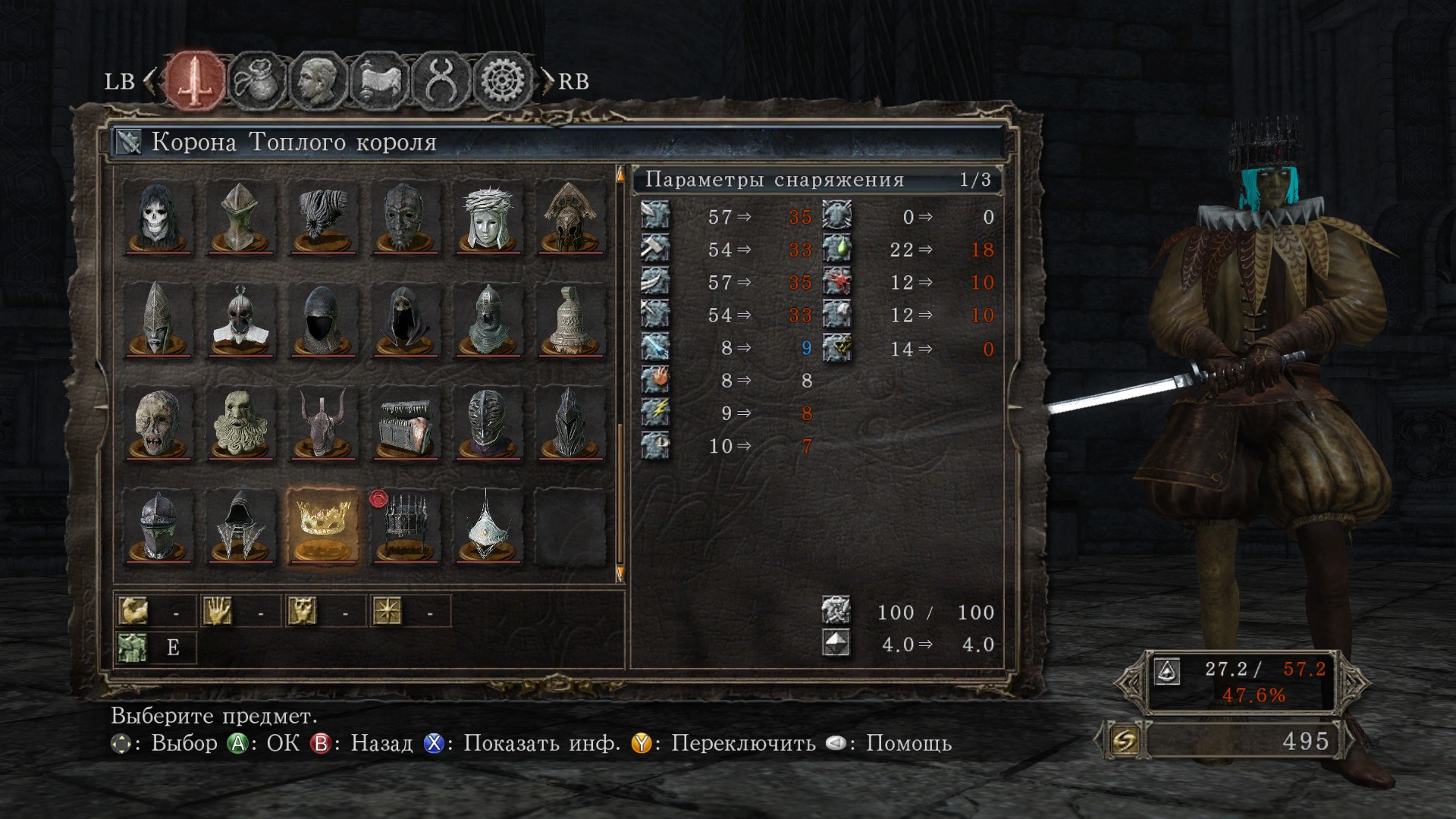Click the scroll-down arrow of helmet list
The width and height of the screenshot is (1456, 819).
click(620, 573)
